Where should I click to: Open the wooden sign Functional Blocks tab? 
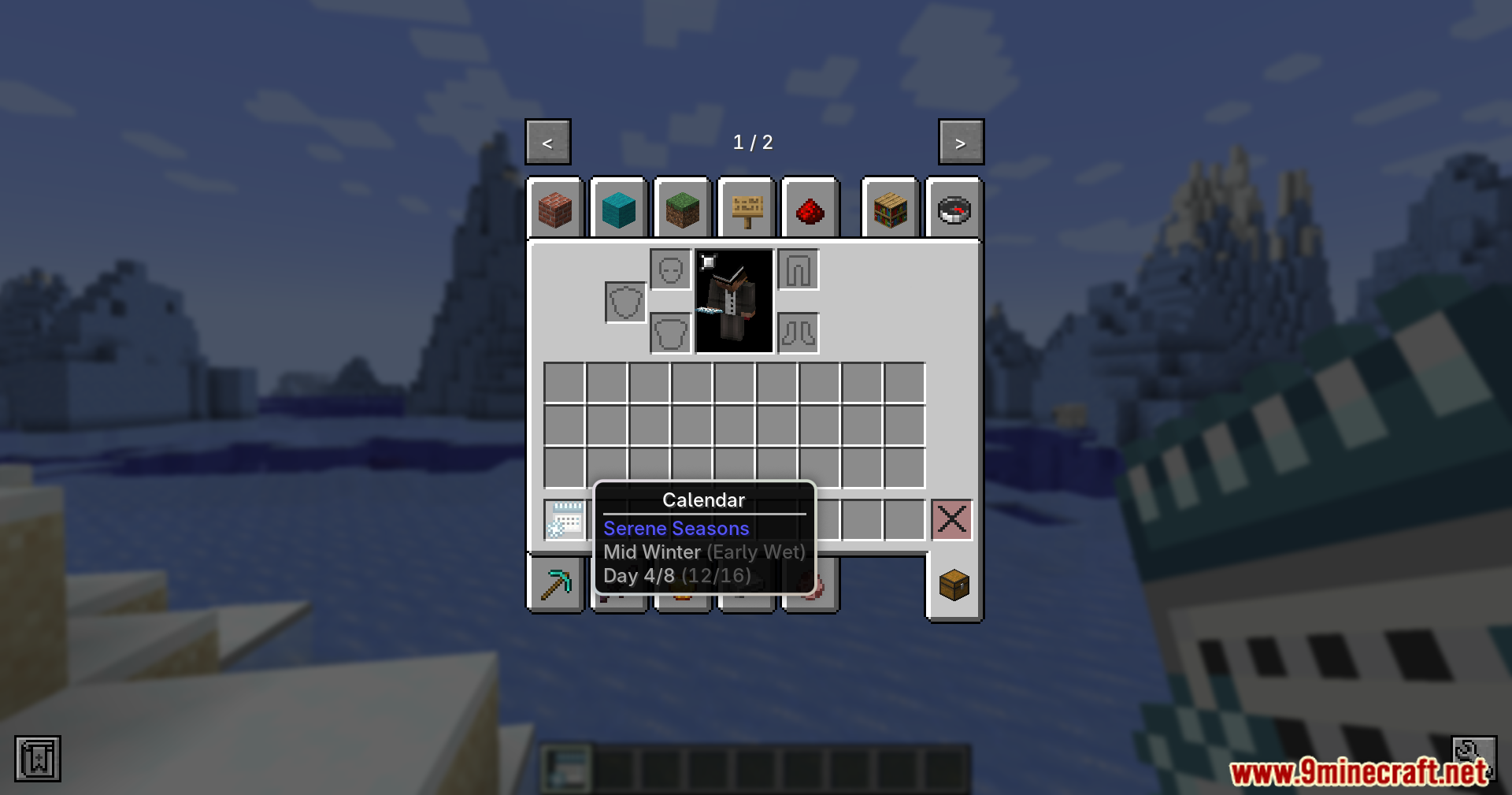[x=746, y=209]
